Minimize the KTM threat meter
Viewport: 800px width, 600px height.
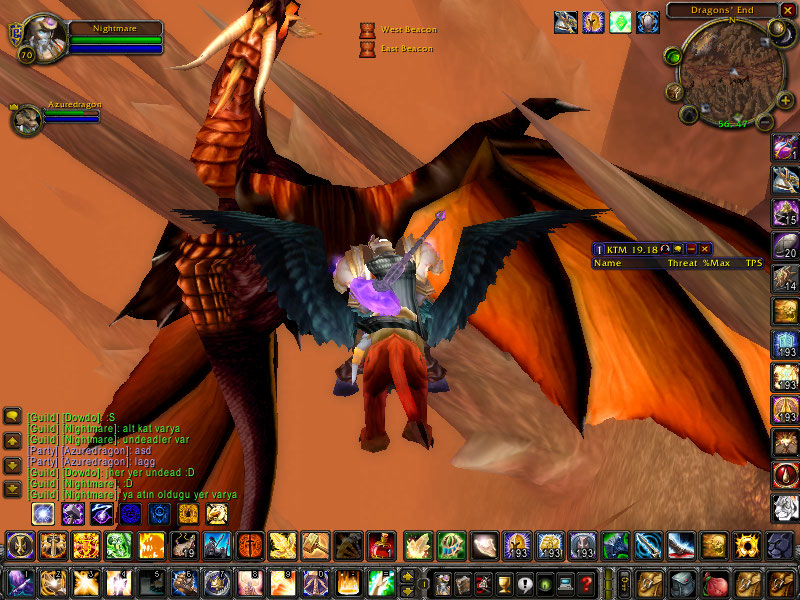coord(690,248)
